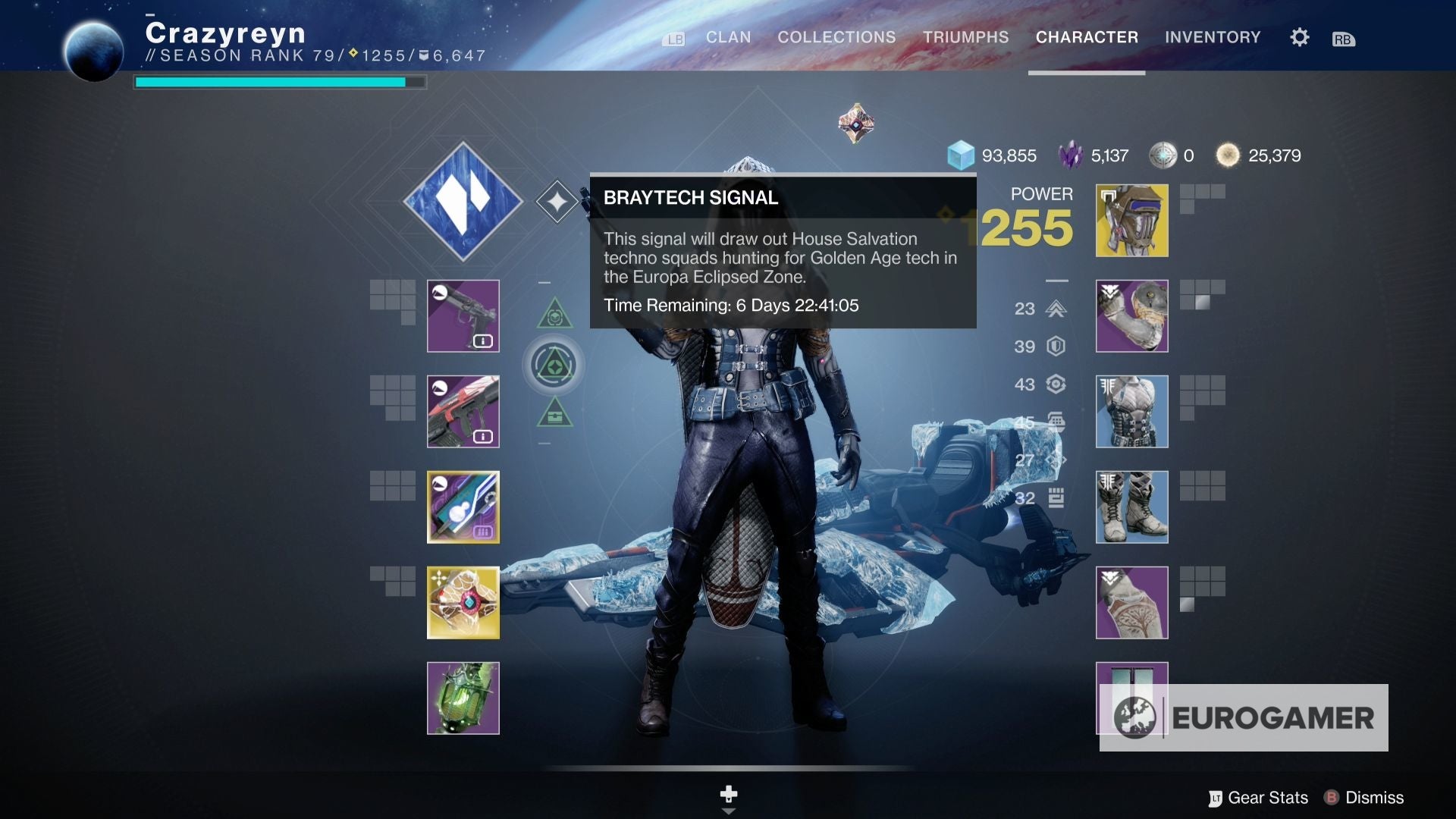Toggle the green cache triangle below the artifact

pyautogui.click(x=556, y=415)
